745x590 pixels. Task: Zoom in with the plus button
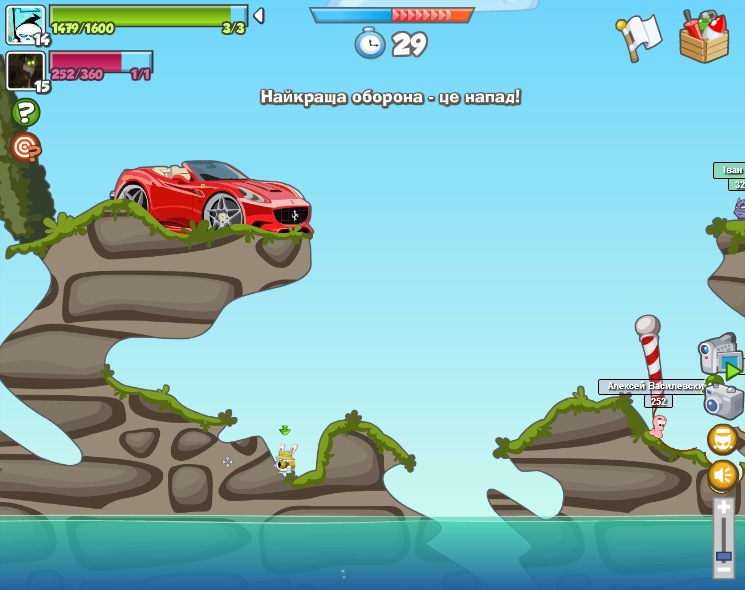[x=723, y=509]
